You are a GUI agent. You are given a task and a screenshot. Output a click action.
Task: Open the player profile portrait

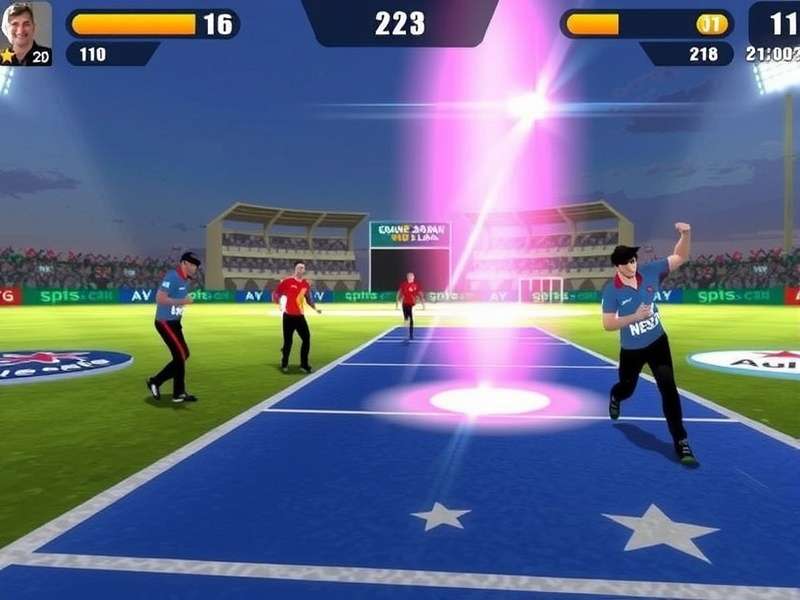click(26, 30)
